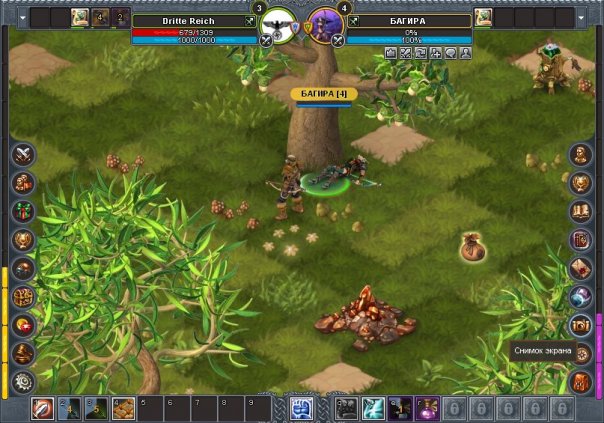Select hotbar slot four with brown item
This screenshot has width=604, height=423.
[x=122, y=408]
